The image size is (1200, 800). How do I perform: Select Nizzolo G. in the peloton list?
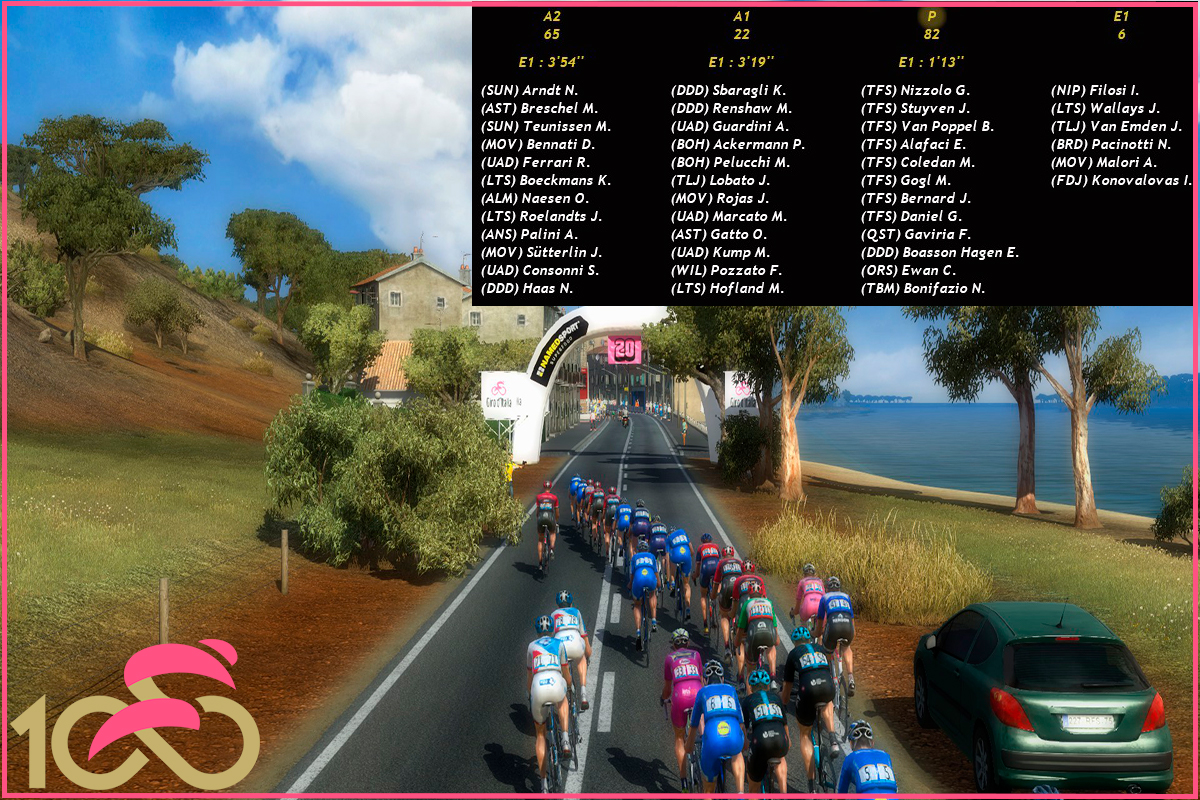click(915, 91)
